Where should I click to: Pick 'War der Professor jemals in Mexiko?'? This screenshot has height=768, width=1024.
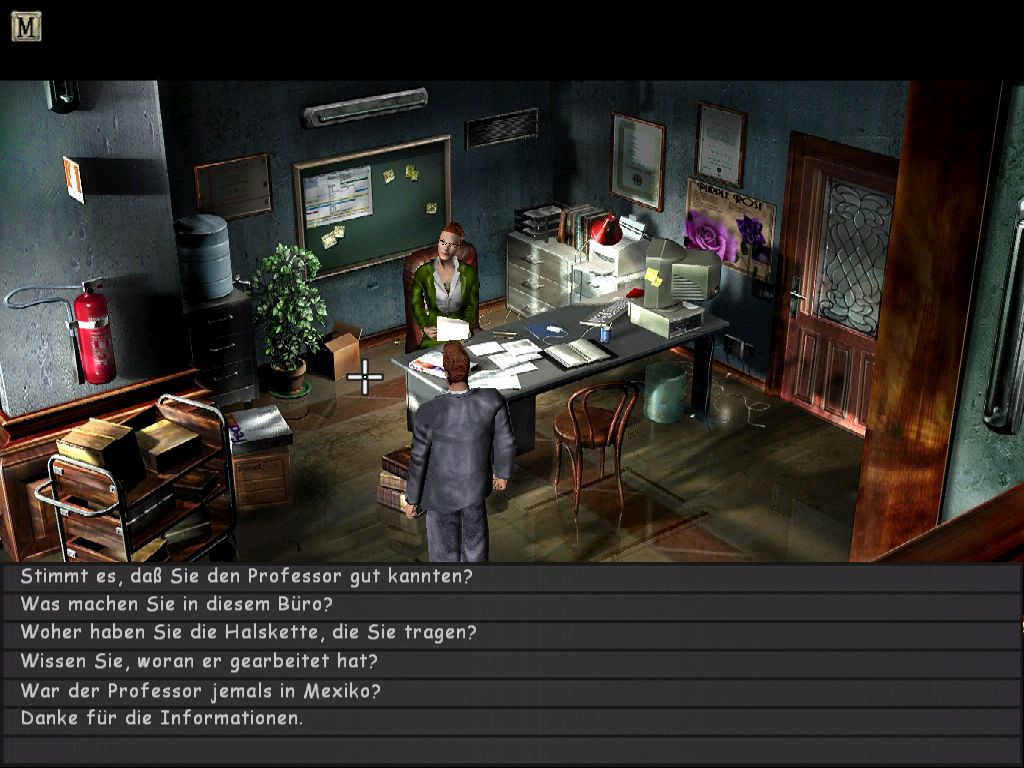pyautogui.click(x=200, y=690)
